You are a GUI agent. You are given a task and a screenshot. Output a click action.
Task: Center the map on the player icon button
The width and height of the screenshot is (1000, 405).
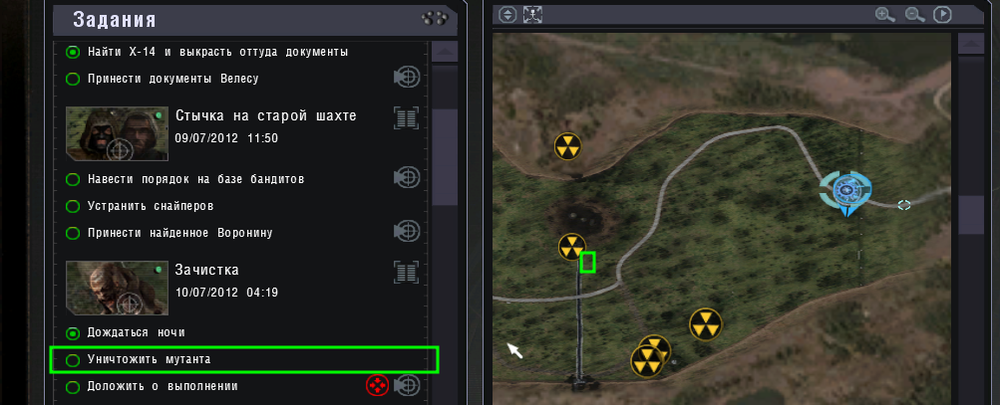pos(533,15)
